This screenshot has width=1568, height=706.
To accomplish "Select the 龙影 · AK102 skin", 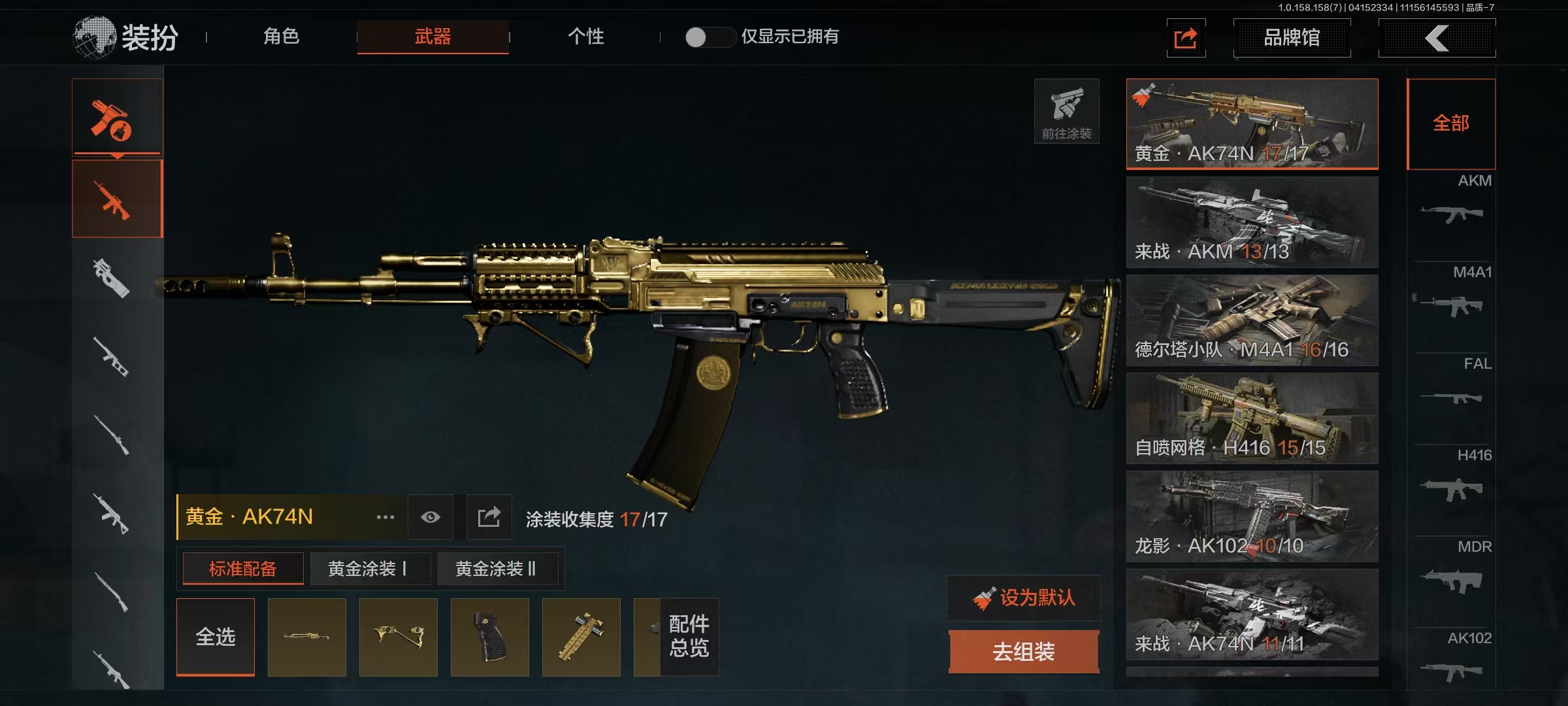I will click(1252, 516).
